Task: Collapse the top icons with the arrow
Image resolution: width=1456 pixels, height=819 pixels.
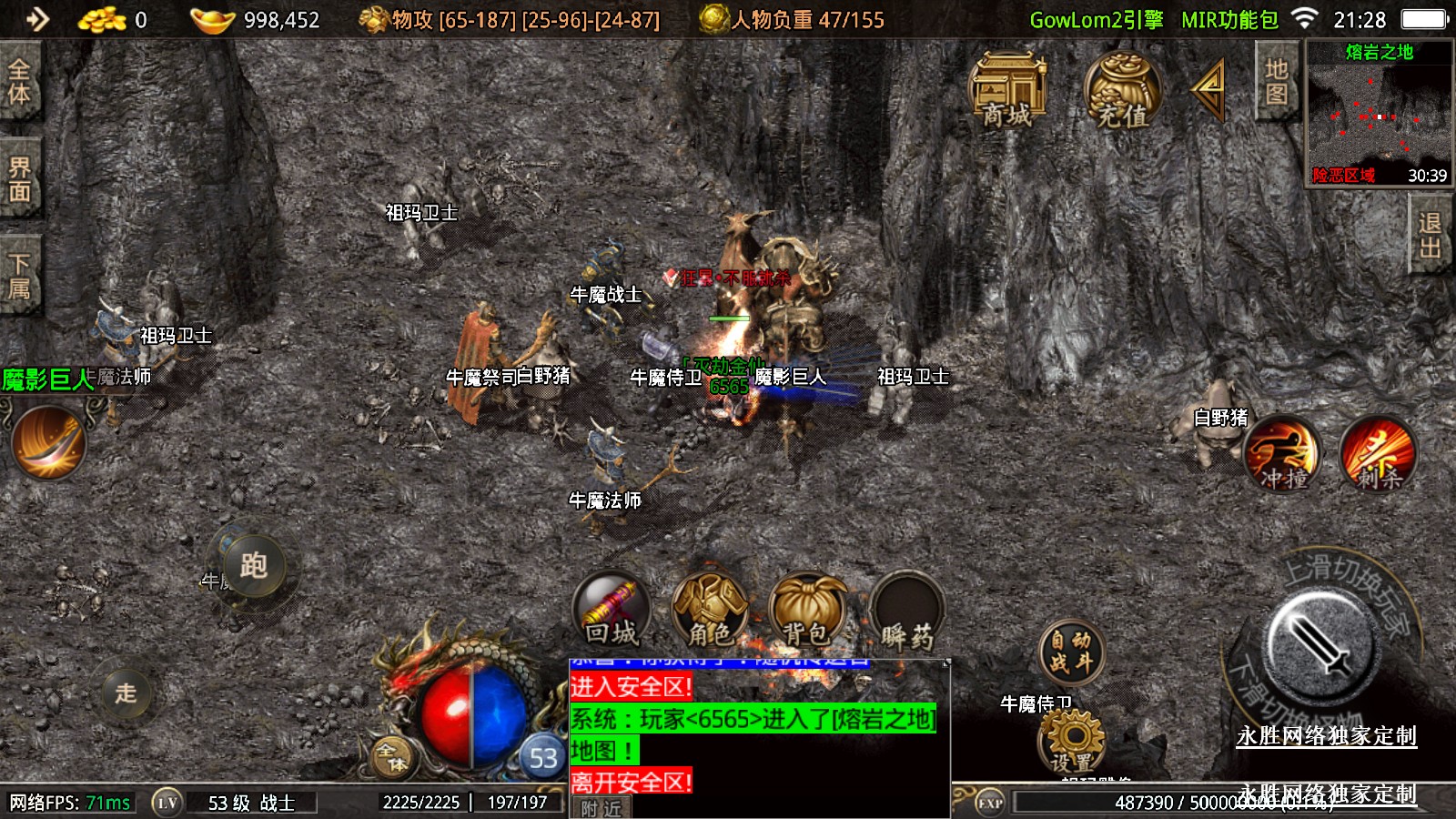Action: (x=1209, y=89)
